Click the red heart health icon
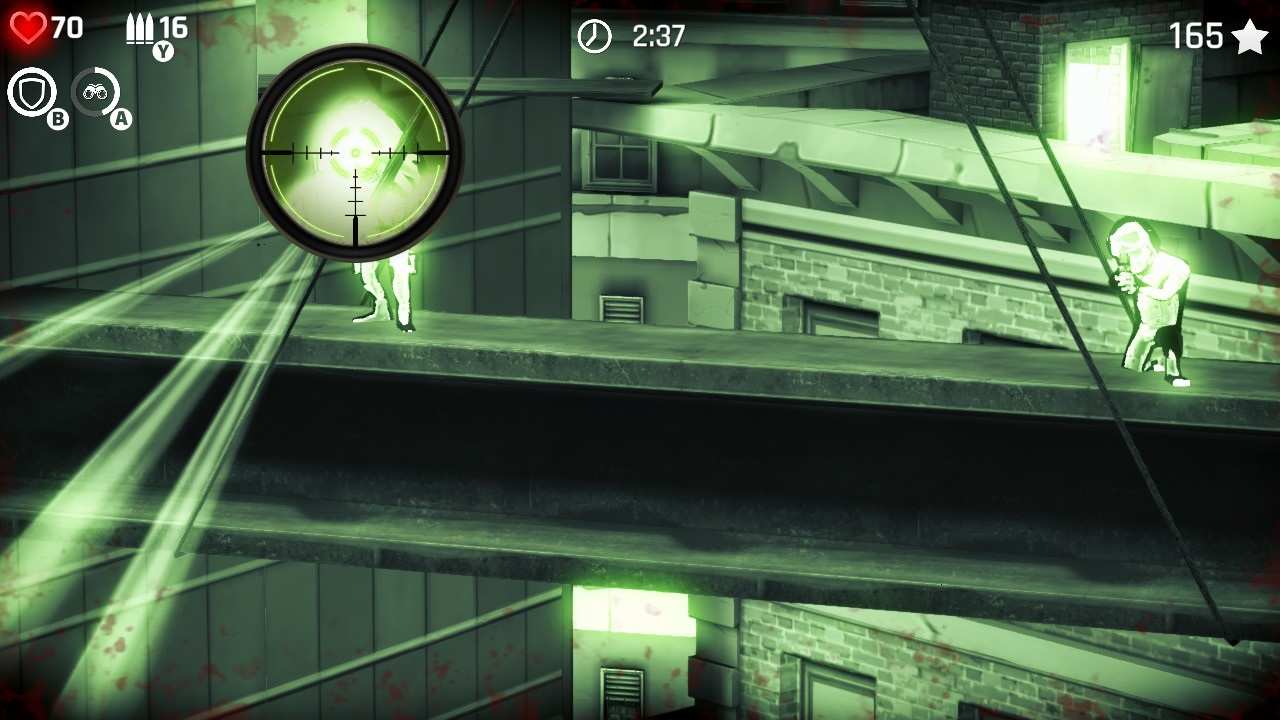 [27, 25]
